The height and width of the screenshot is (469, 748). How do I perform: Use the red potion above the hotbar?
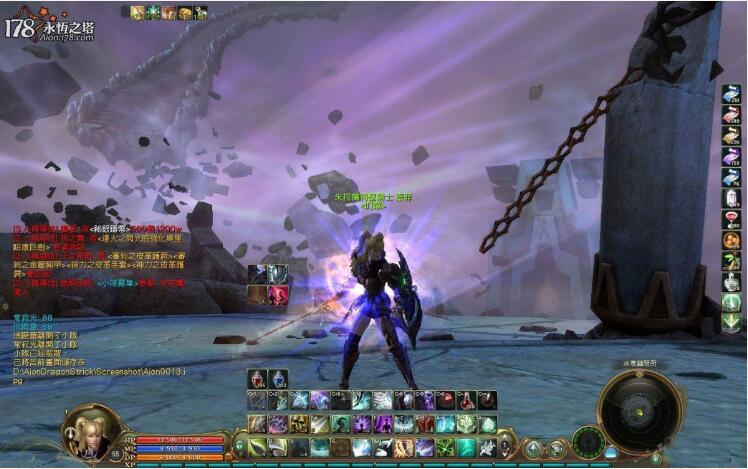(x=257, y=380)
